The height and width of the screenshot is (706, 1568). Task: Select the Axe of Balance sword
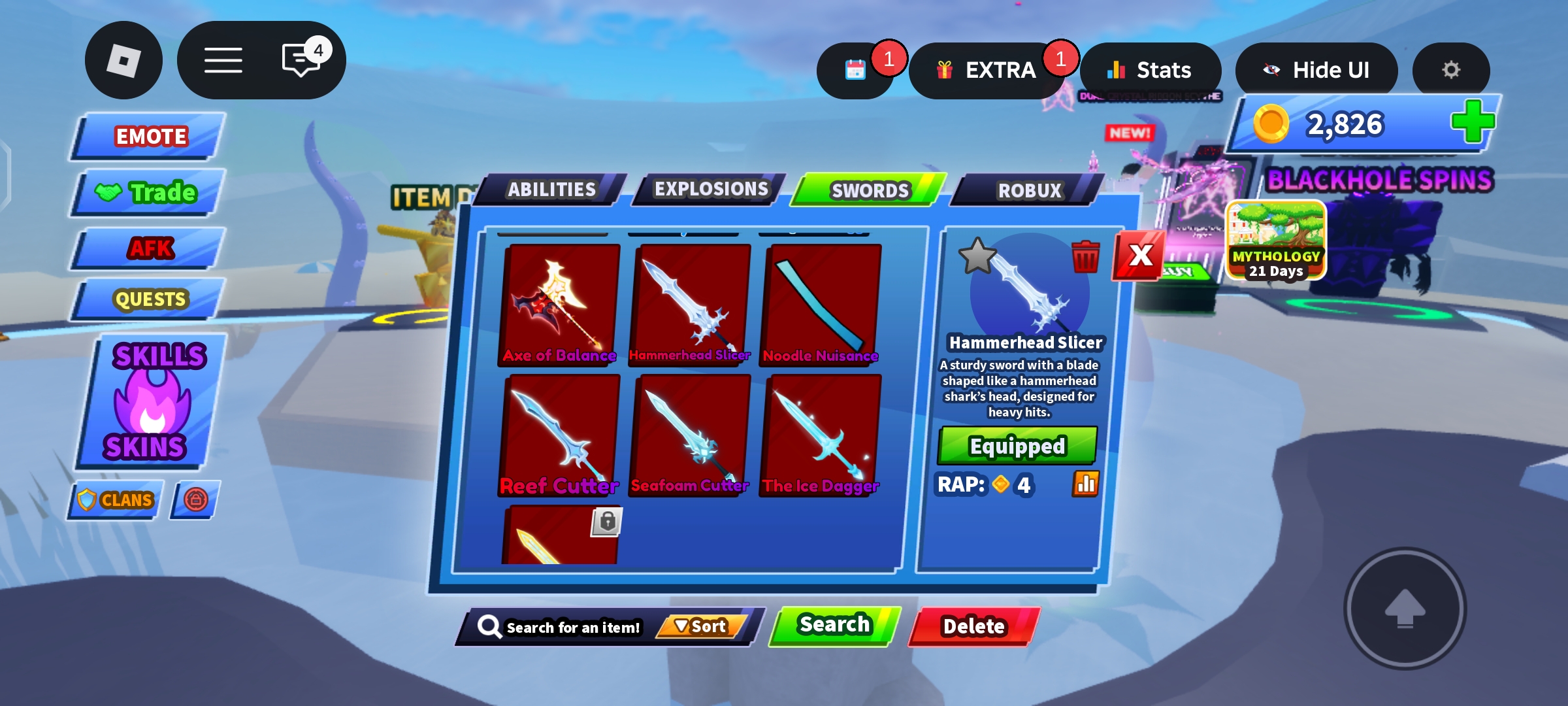(x=559, y=304)
